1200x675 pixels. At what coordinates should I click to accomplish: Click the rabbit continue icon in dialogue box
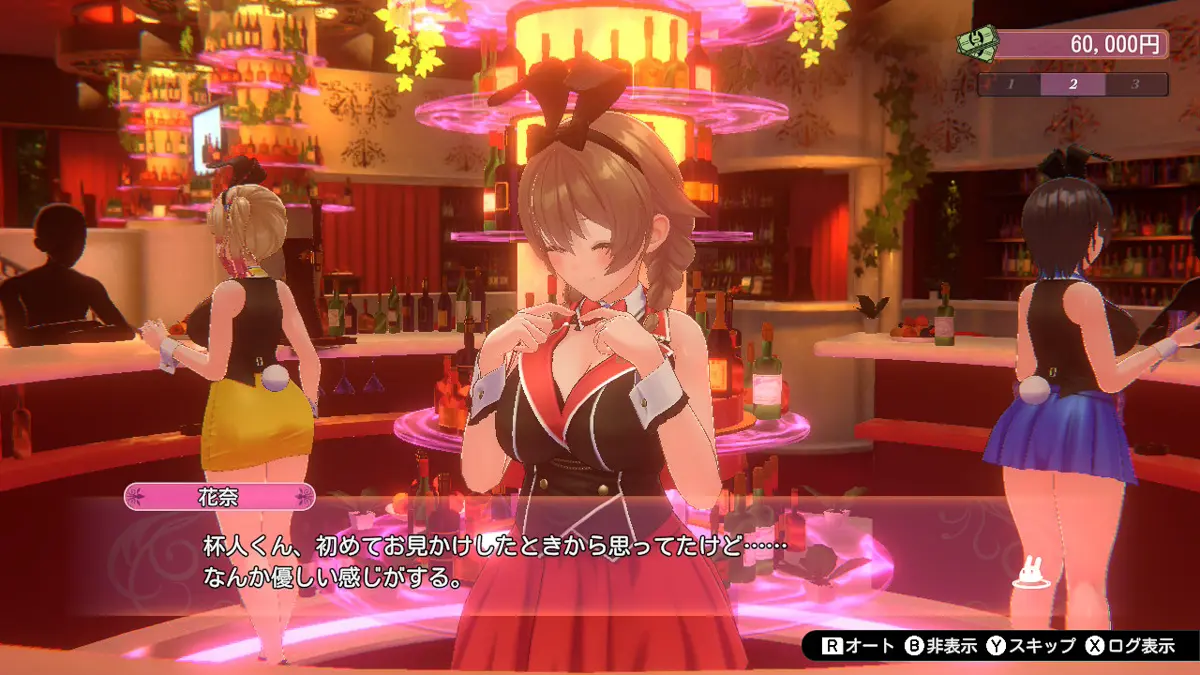point(1028,574)
